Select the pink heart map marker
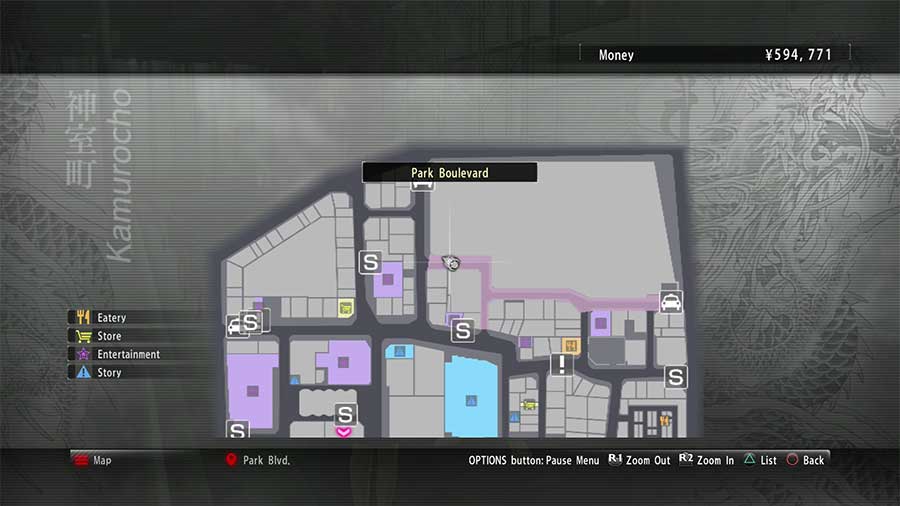Viewport: 900px width, 506px height. click(344, 432)
